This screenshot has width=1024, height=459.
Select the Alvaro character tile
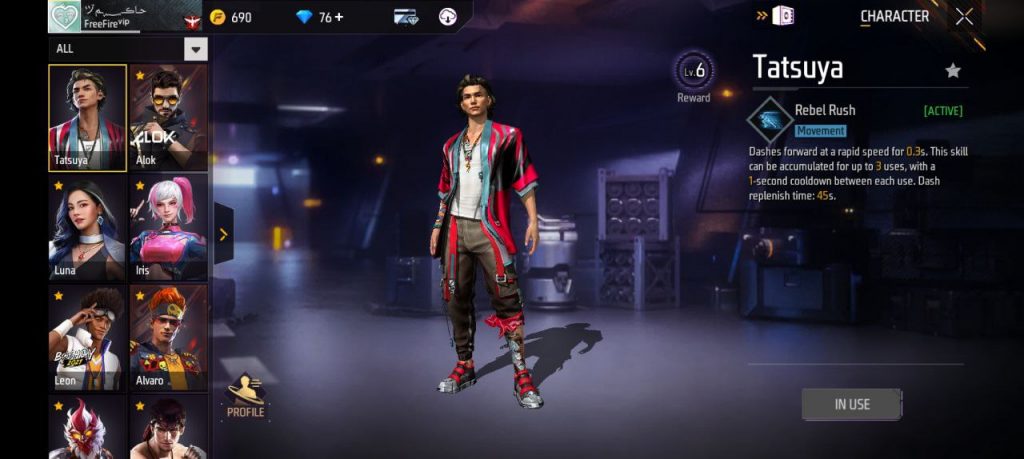(x=168, y=337)
